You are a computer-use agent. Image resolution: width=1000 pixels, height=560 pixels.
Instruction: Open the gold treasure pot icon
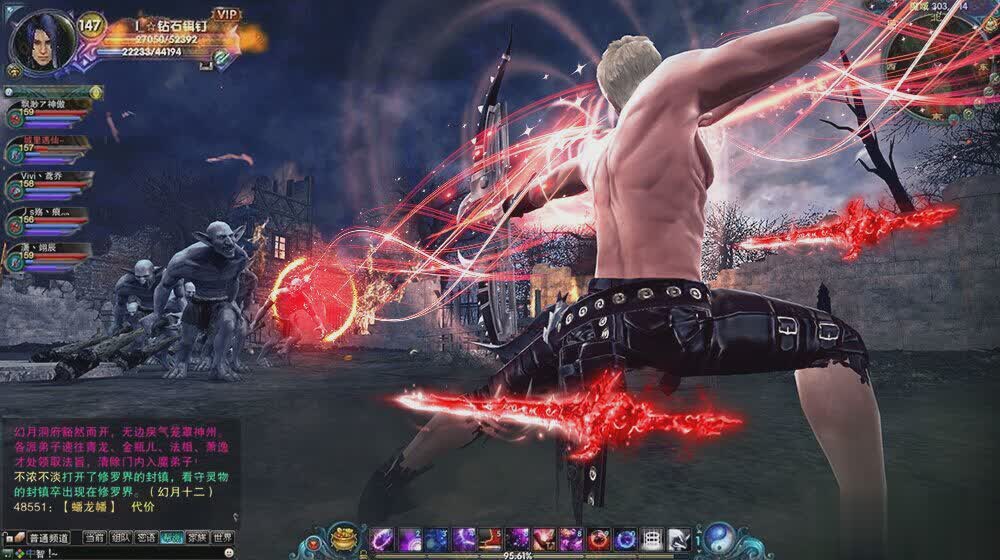[344, 537]
